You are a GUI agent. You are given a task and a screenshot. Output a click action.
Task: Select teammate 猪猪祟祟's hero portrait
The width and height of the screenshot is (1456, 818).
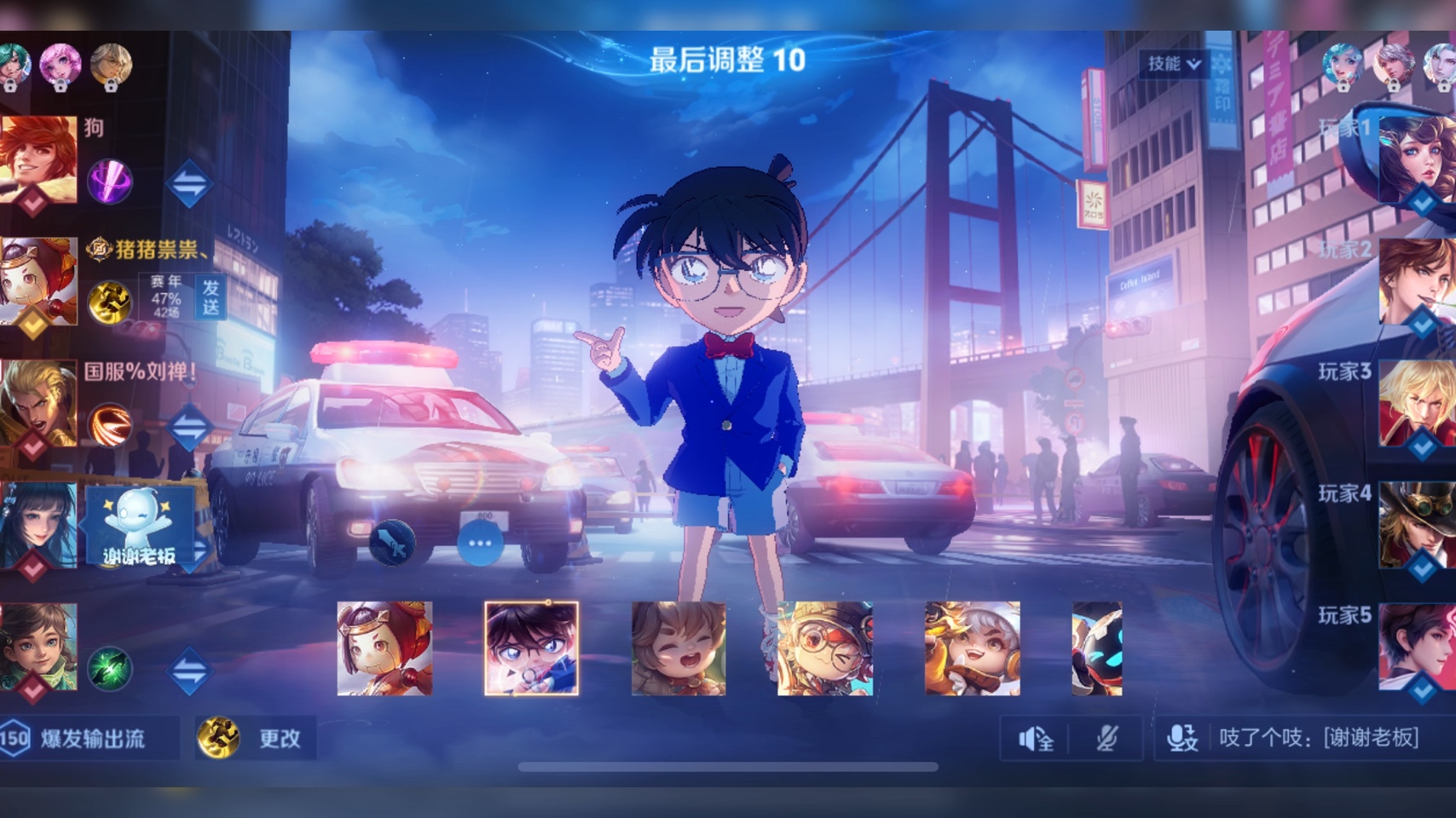pyautogui.click(x=38, y=282)
